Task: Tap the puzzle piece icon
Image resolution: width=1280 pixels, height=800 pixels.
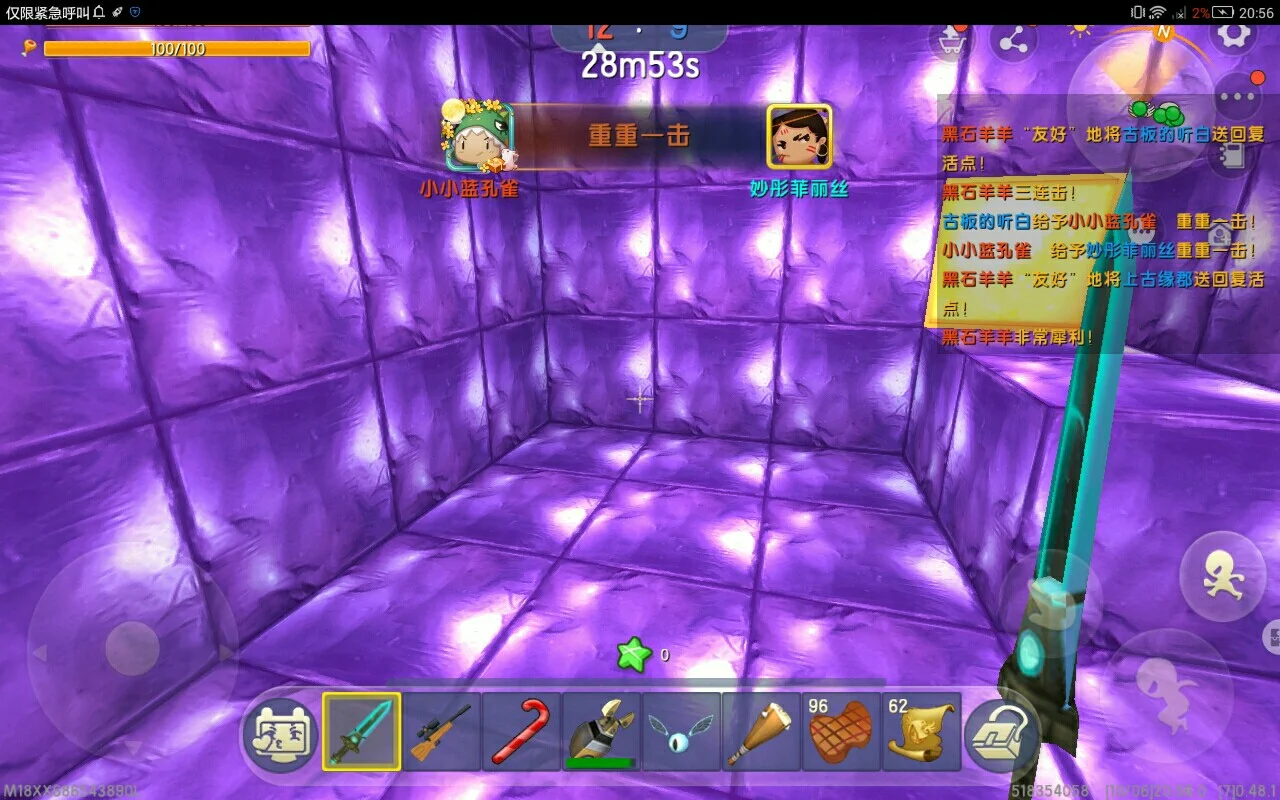Action: [1271, 635]
